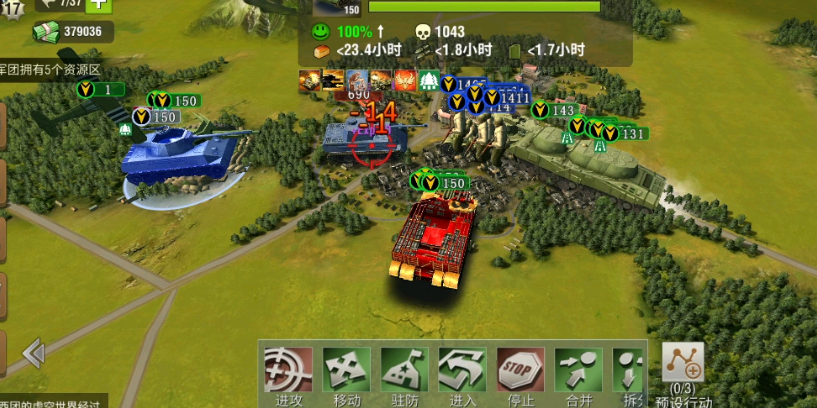The image size is (817, 408).
Task: Hit the 停止 STOP command
Action: (x=520, y=370)
